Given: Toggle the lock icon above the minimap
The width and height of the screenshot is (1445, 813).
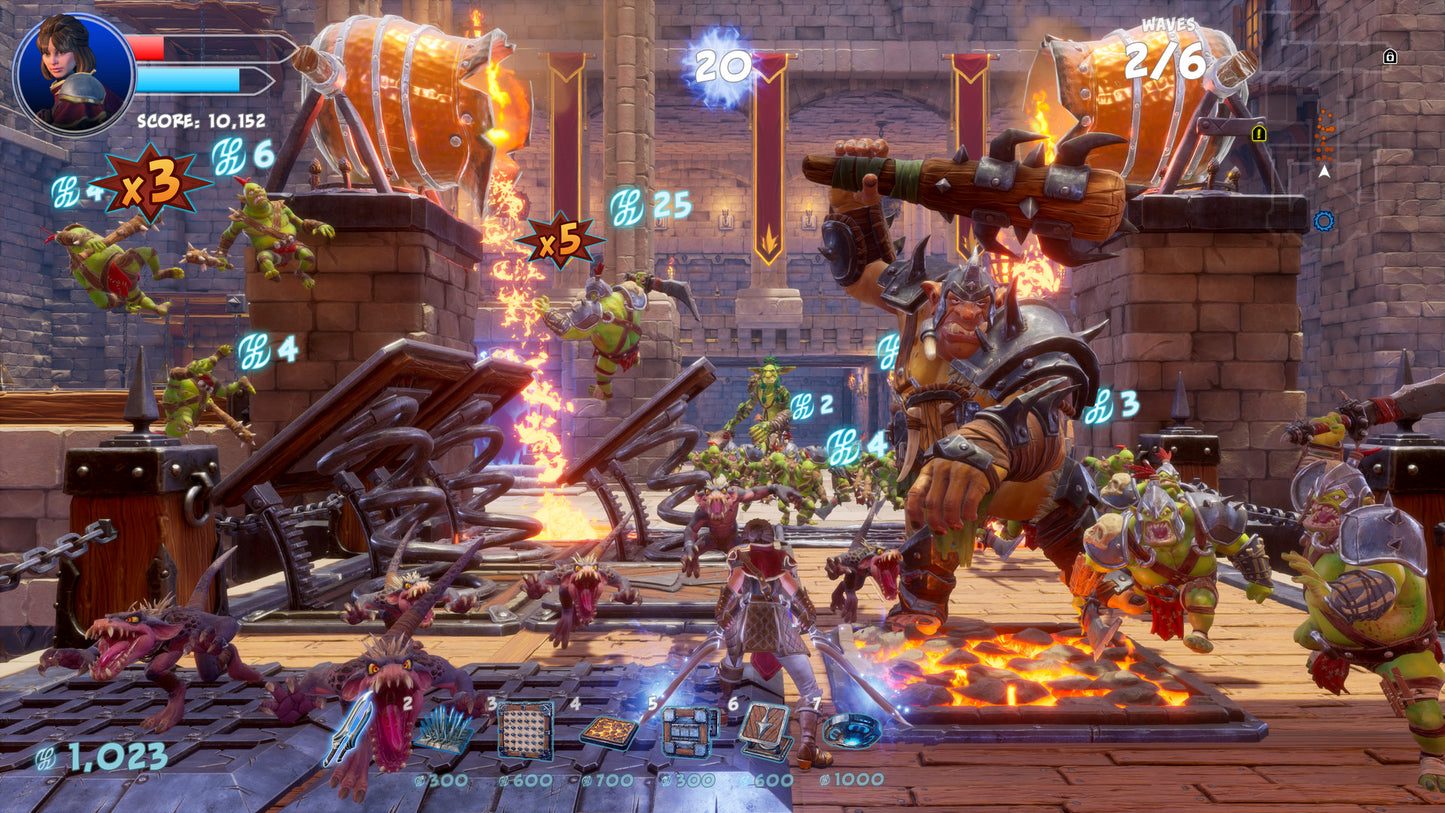Looking at the screenshot, I should coord(1390,57).
